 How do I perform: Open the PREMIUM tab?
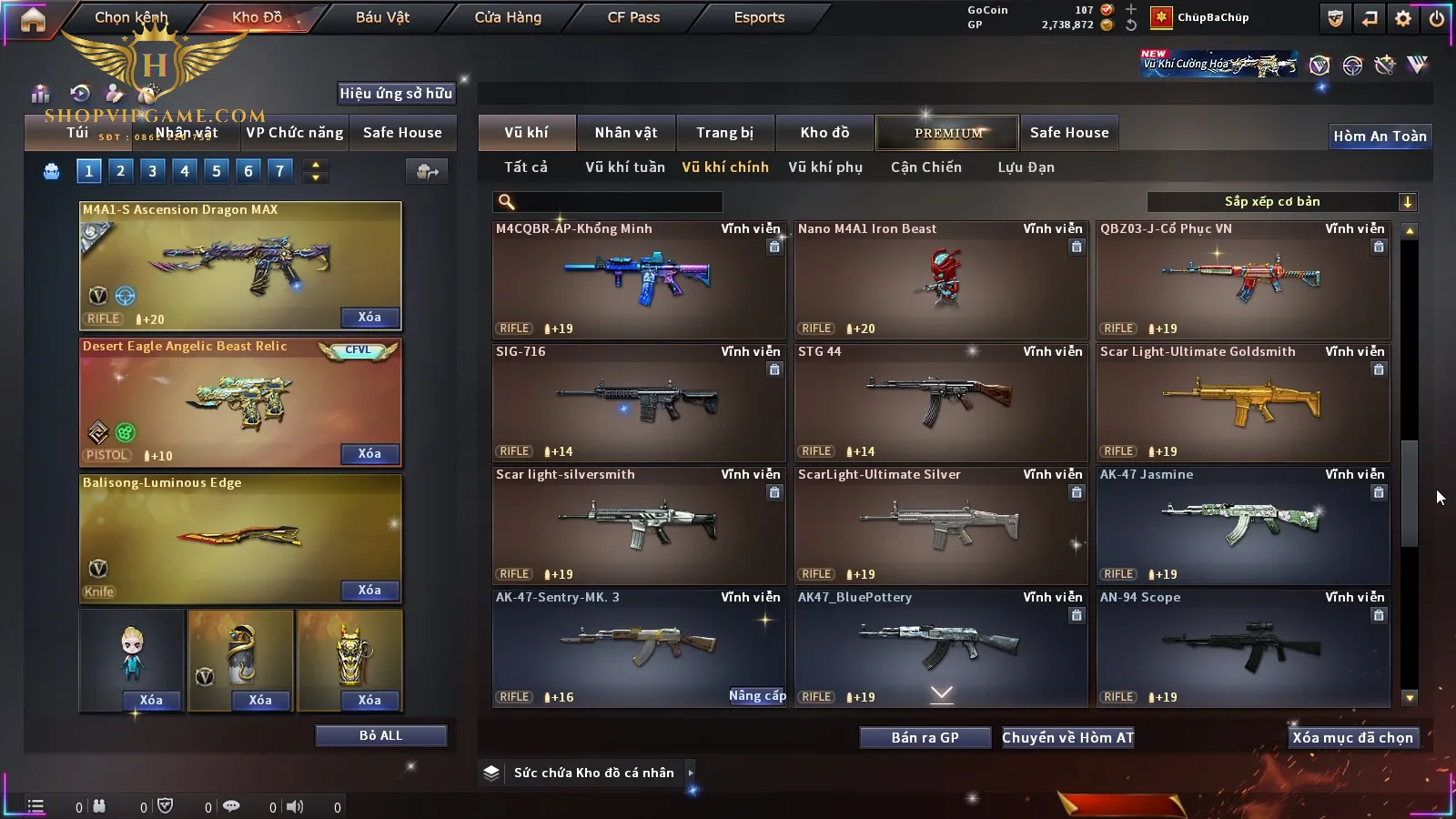click(x=948, y=133)
